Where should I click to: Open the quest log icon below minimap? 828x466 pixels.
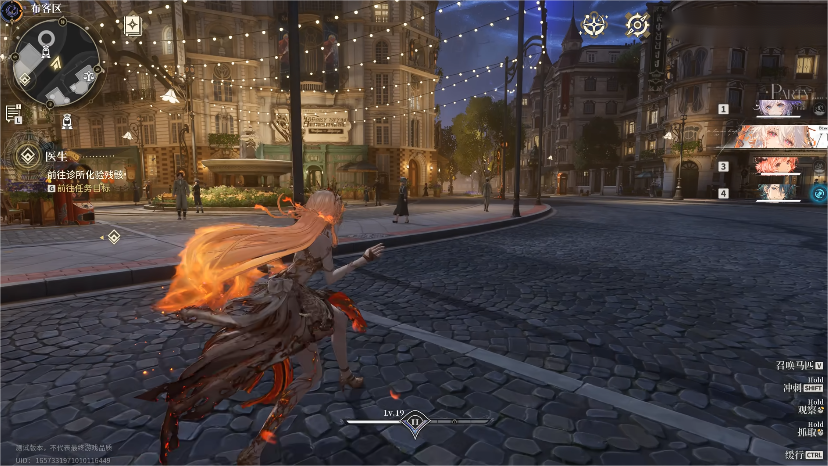[13, 113]
